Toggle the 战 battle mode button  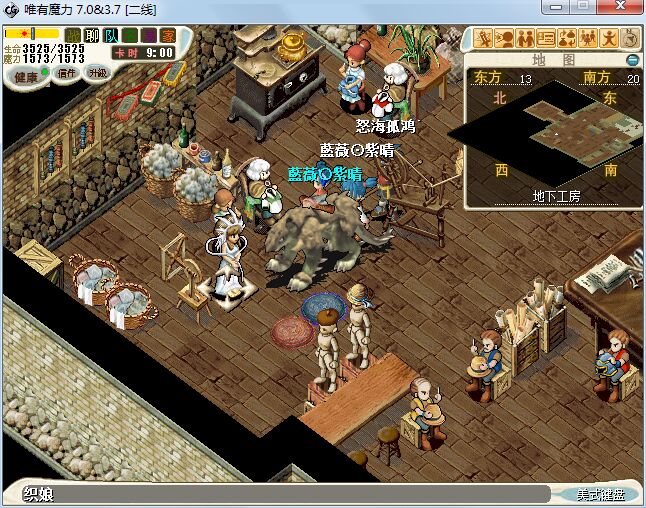coord(73,35)
